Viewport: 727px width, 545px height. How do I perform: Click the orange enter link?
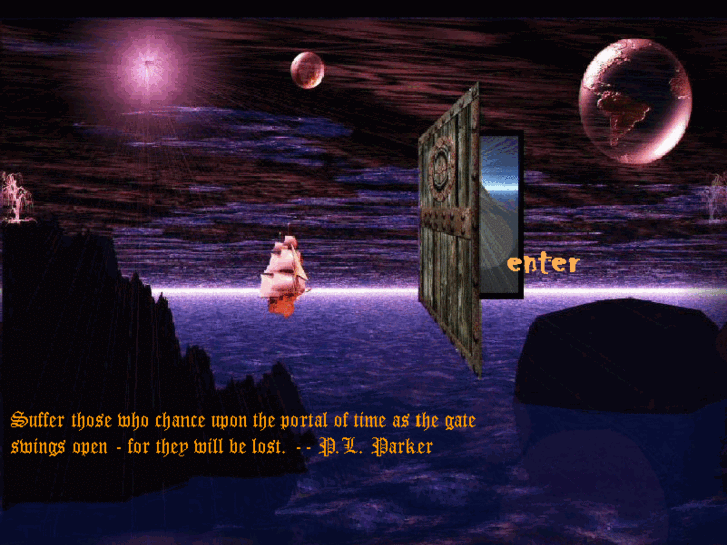point(543,263)
